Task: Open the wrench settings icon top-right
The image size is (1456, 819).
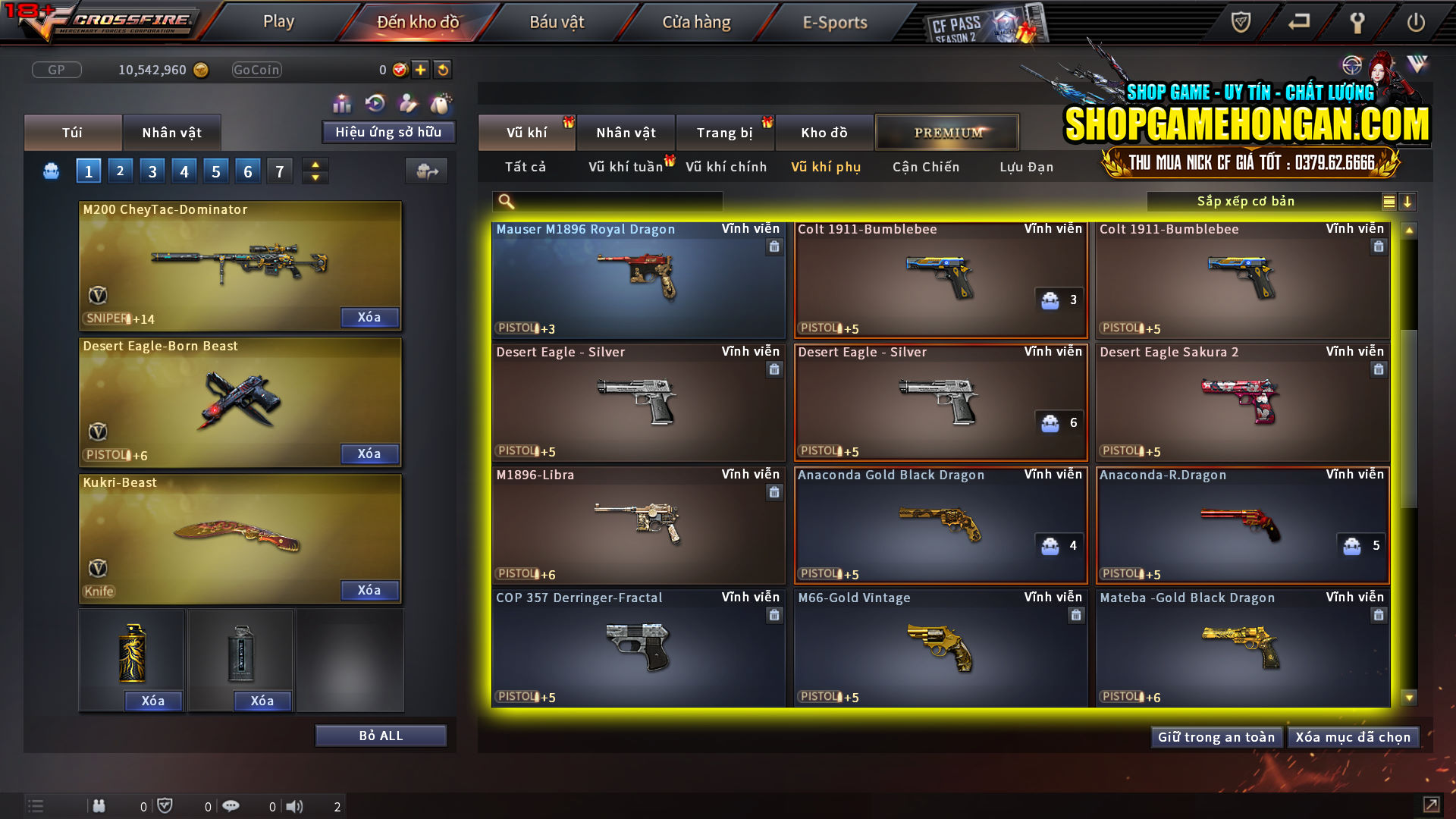Action: click(1357, 23)
